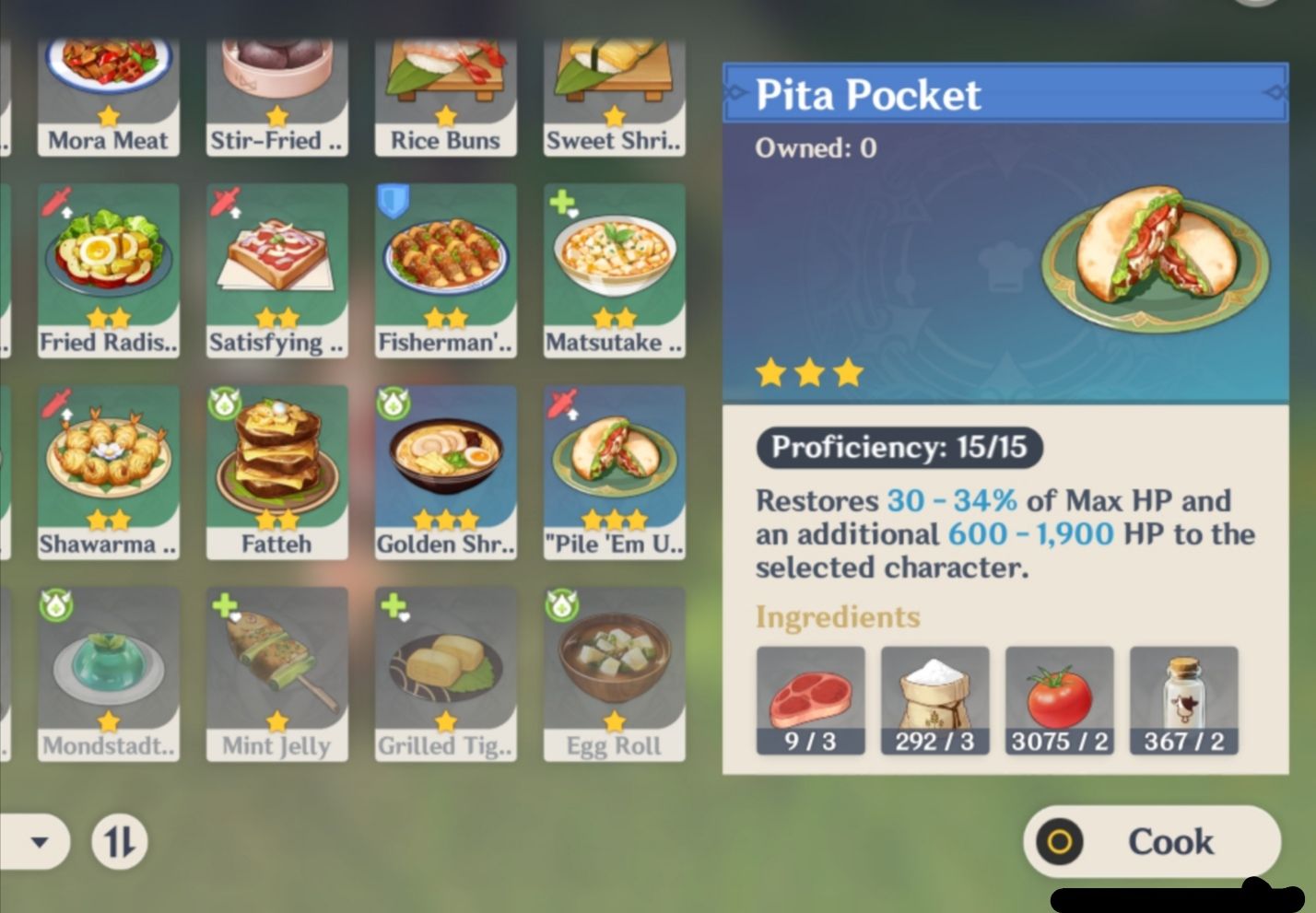
Task: Click the flour ingredient icon
Action: point(934,696)
